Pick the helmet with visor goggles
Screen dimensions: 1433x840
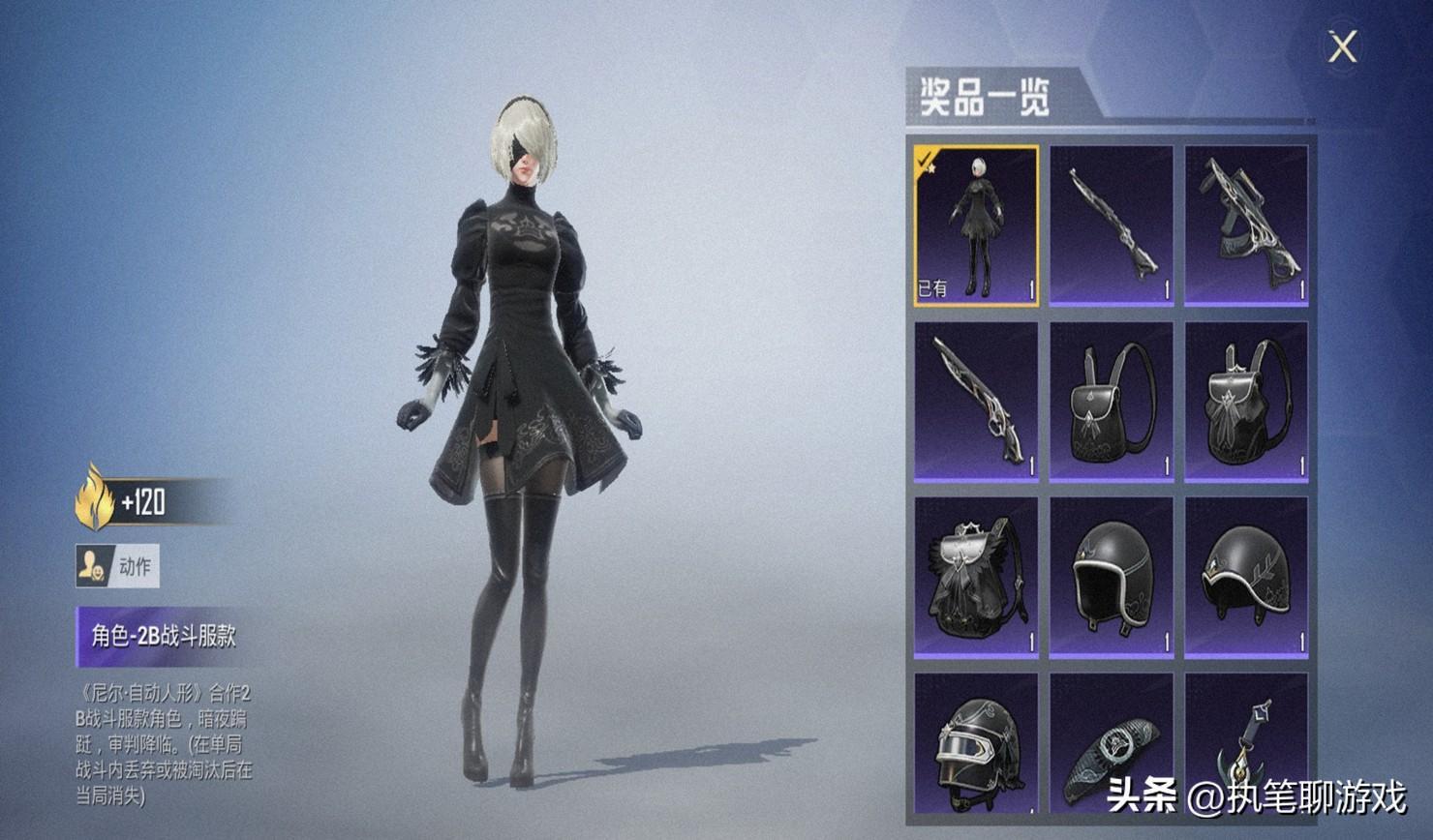click(976, 745)
